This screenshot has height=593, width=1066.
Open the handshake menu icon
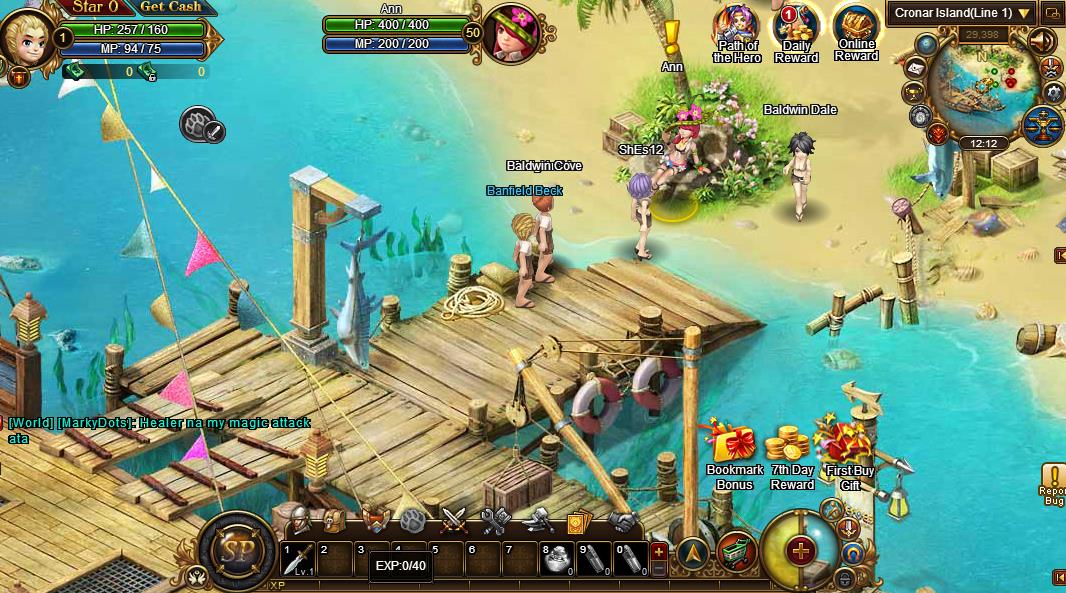[623, 521]
